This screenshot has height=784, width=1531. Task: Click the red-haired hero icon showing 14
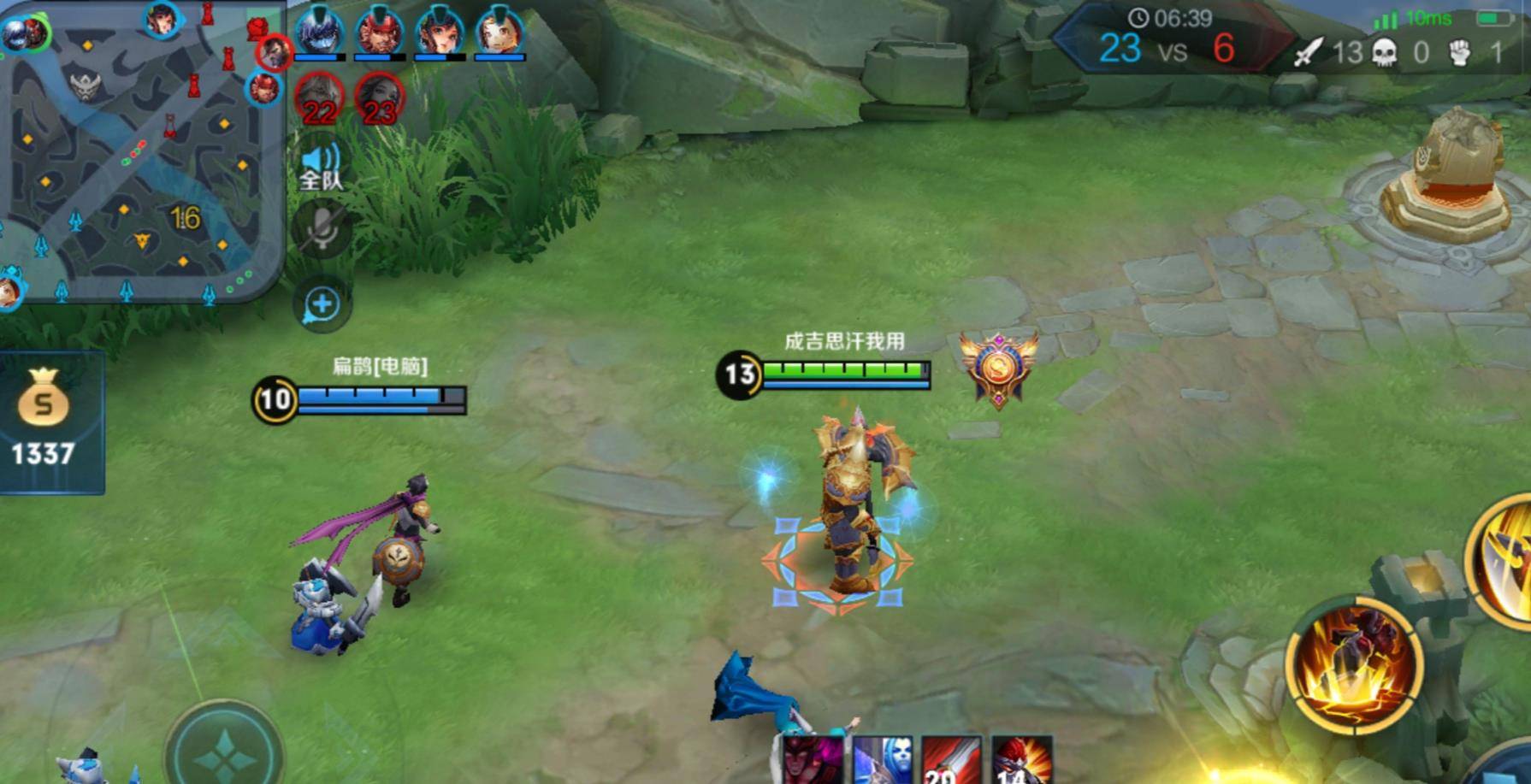(1021, 760)
